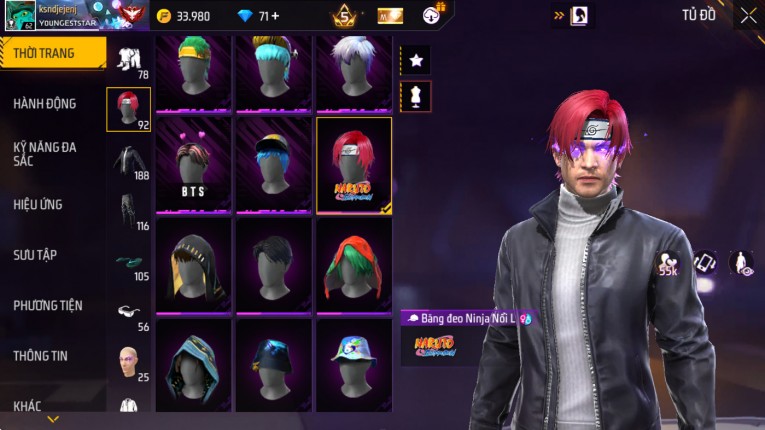Viewport: 765px width, 430px height.
Task: Choose the BTS hairstyle item
Action: [193, 165]
